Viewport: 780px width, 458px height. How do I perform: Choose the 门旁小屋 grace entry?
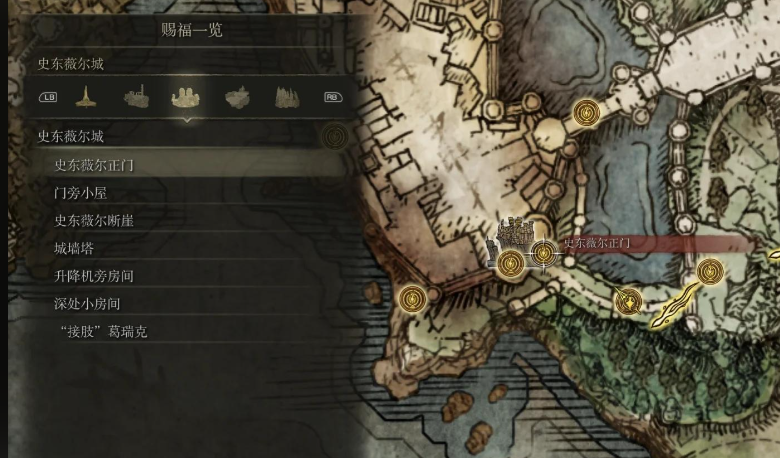pyautogui.click(x=80, y=193)
